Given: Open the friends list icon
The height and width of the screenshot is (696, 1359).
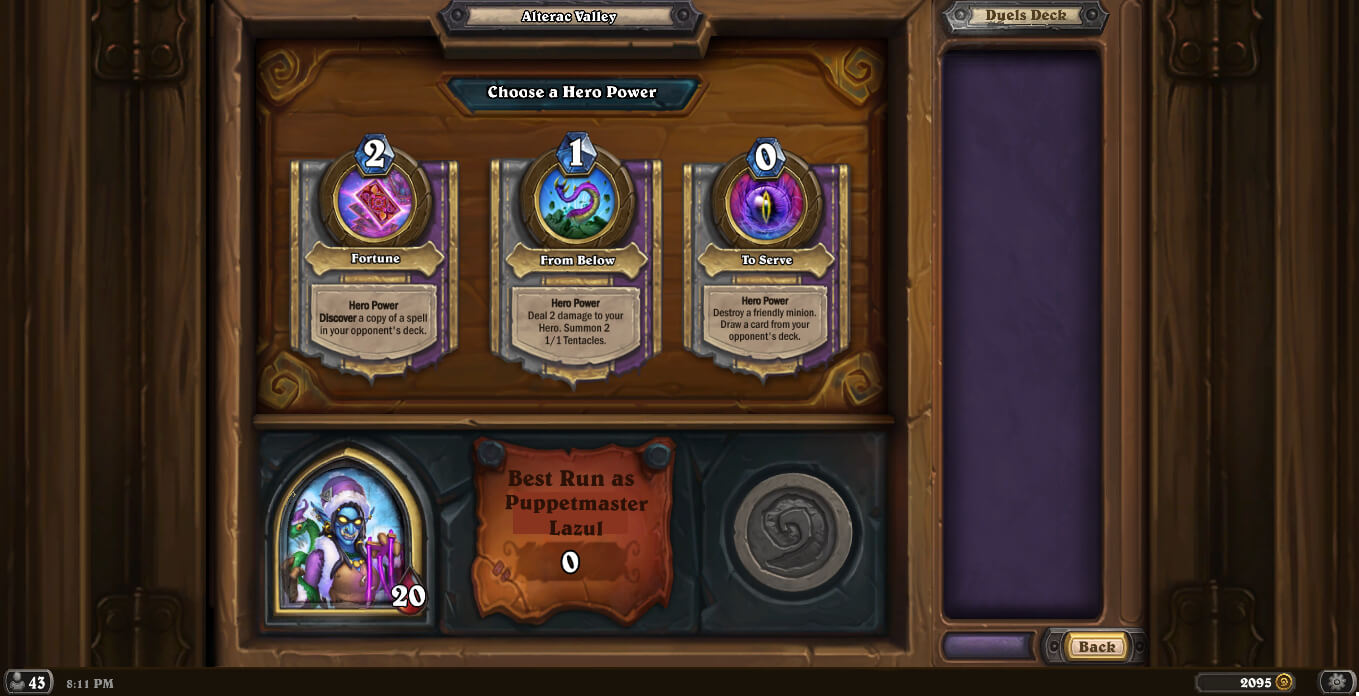Looking at the screenshot, I should [28, 683].
